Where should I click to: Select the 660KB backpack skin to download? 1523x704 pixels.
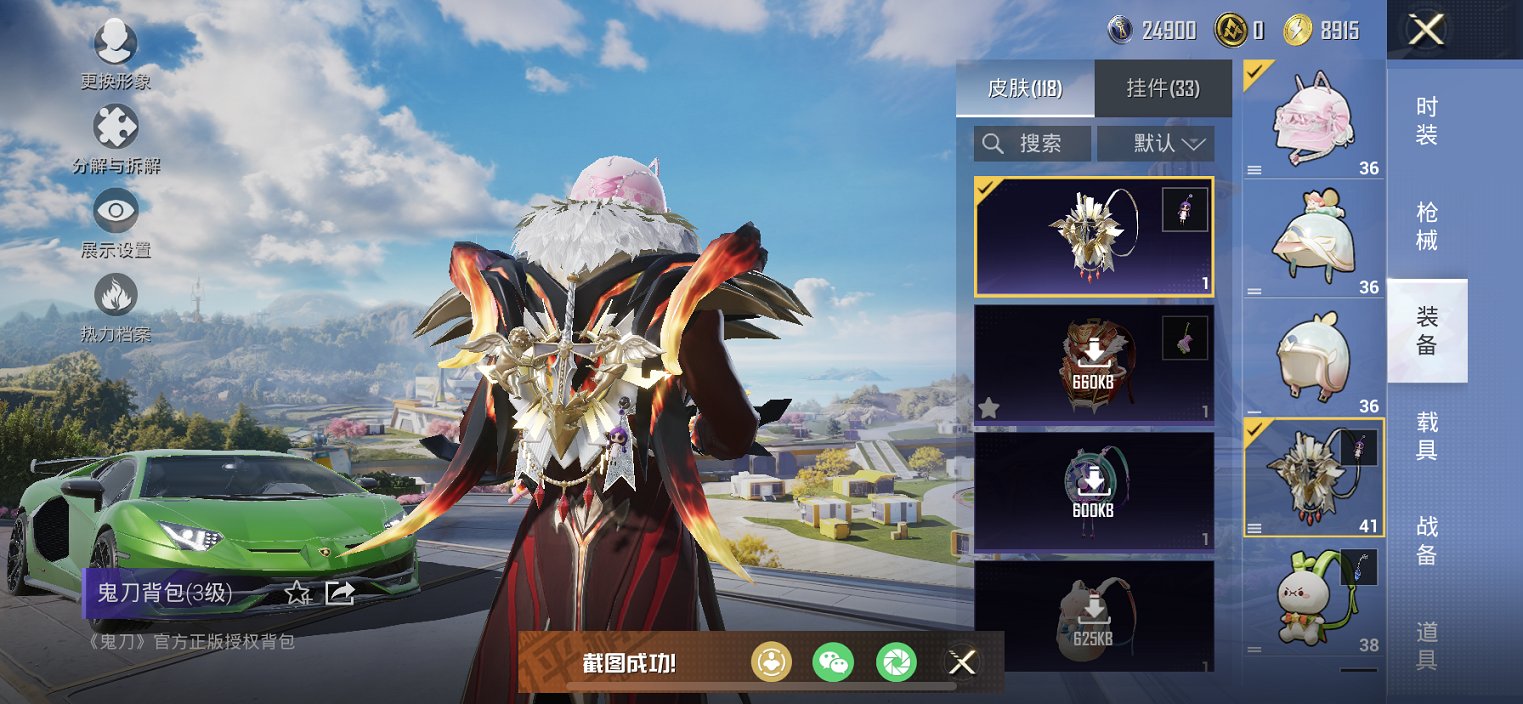pos(1093,363)
